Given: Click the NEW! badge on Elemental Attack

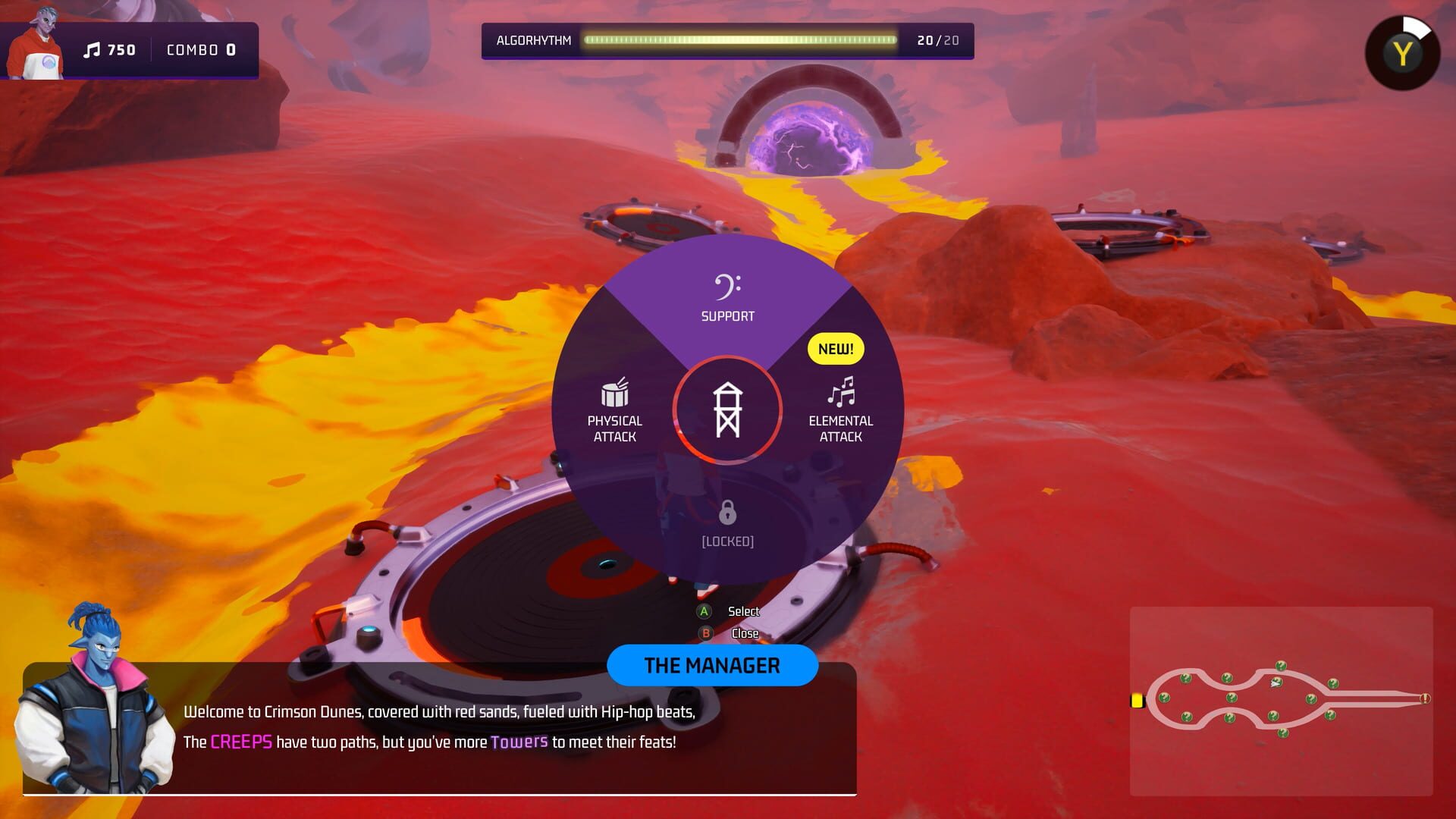Looking at the screenshot, I should pos(834,349).
